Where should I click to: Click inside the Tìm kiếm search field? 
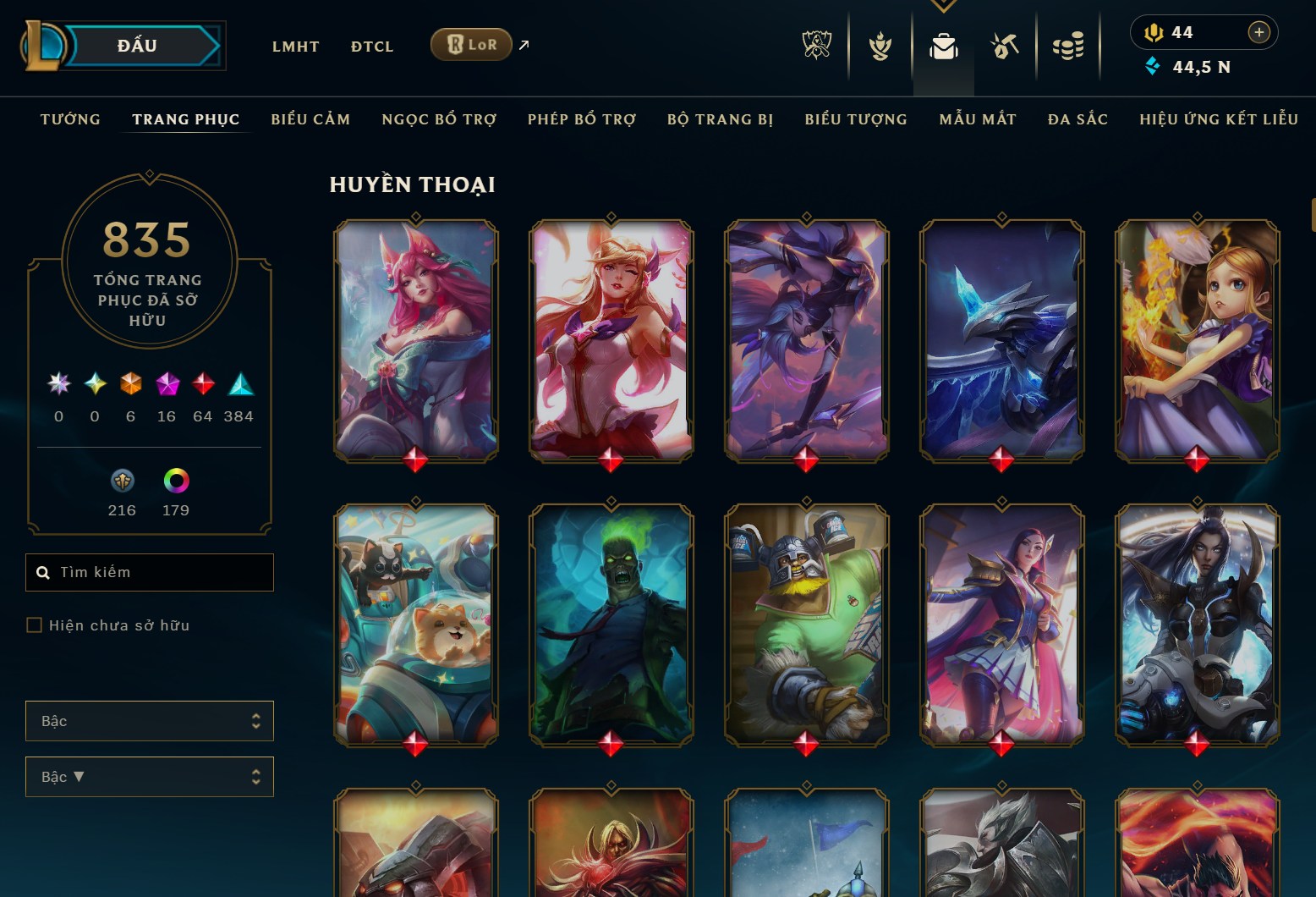(x=150, y=572)
